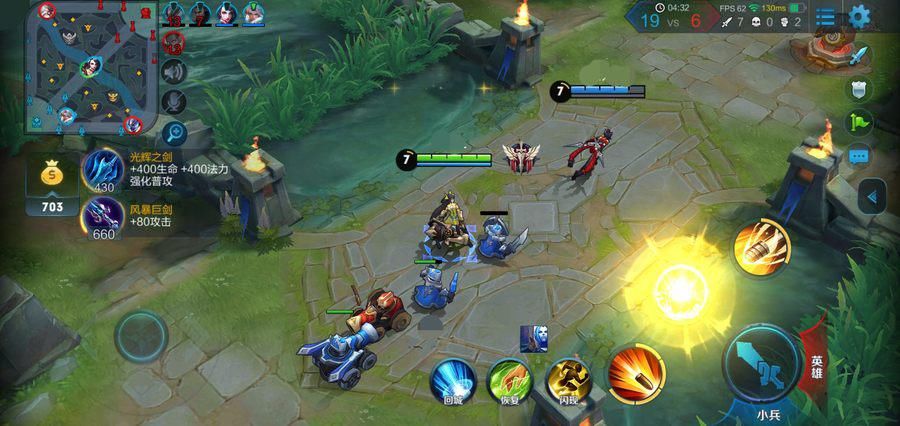
Task: Buy the recommended 风暴巨剑 item
Action: [104, 217]
